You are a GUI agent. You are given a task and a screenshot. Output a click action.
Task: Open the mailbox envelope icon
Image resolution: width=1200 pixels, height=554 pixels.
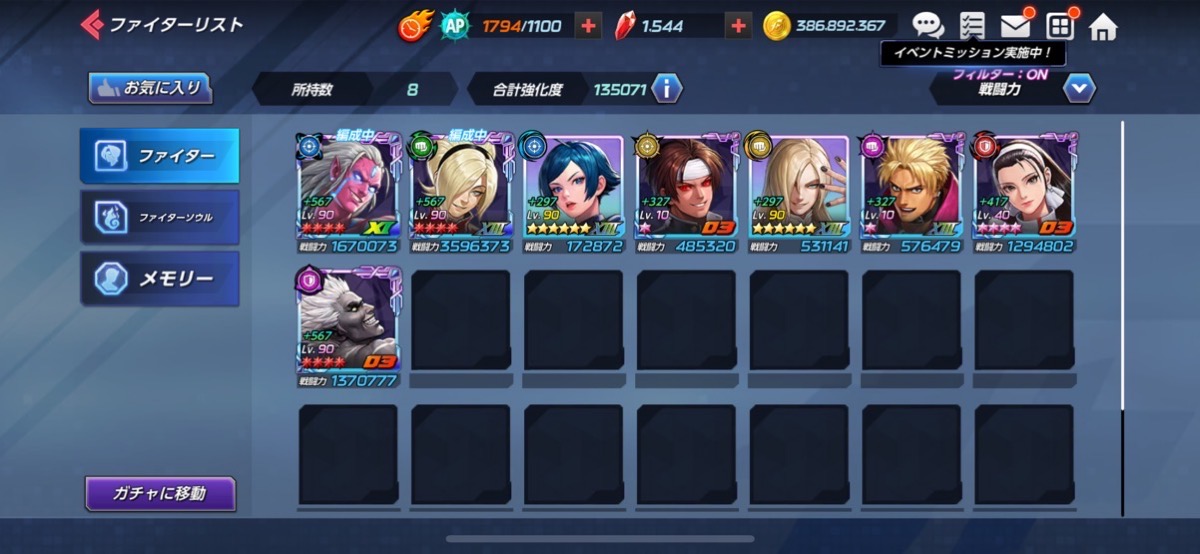pyautogui.click(x=1015, y=26)
